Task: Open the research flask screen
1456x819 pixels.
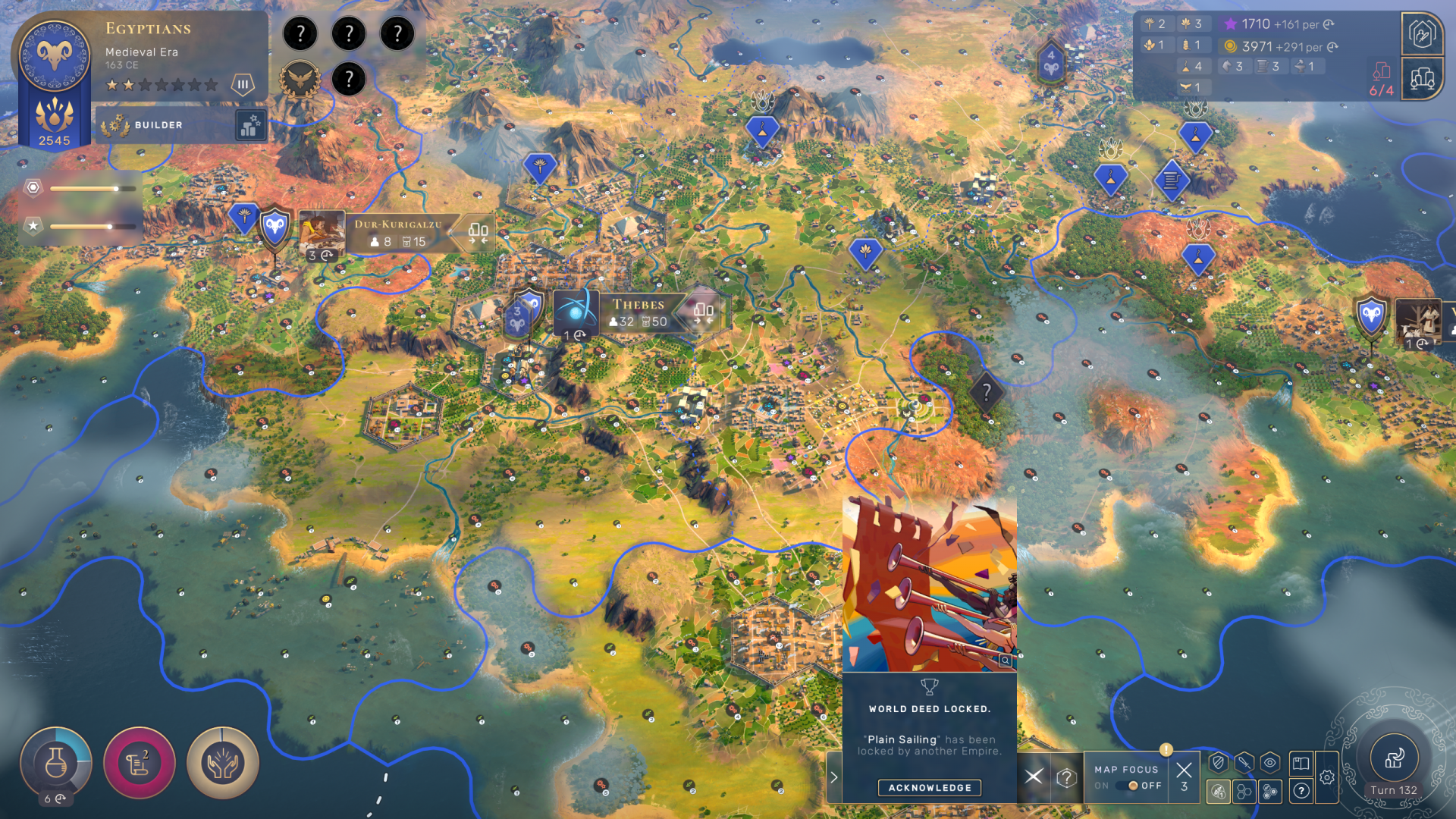Action: coord(55,763)
